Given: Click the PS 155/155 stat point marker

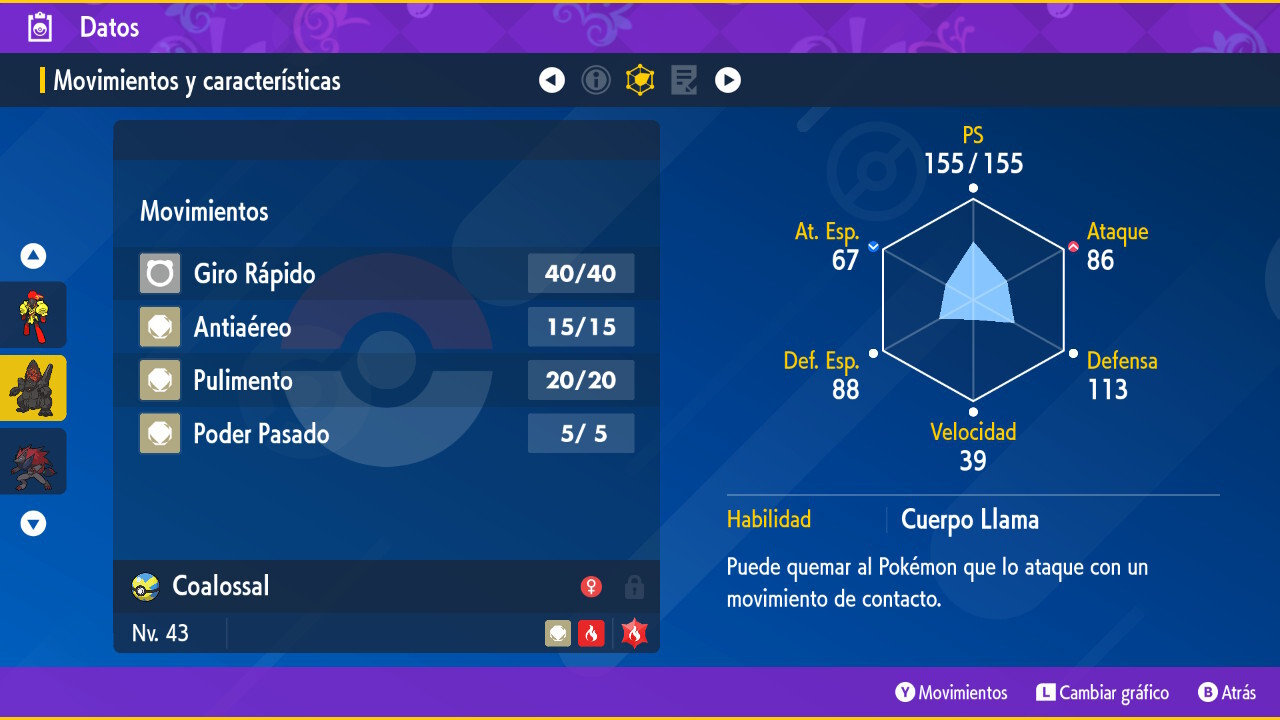Looking at the screenshot, I should tap(971, 186).
